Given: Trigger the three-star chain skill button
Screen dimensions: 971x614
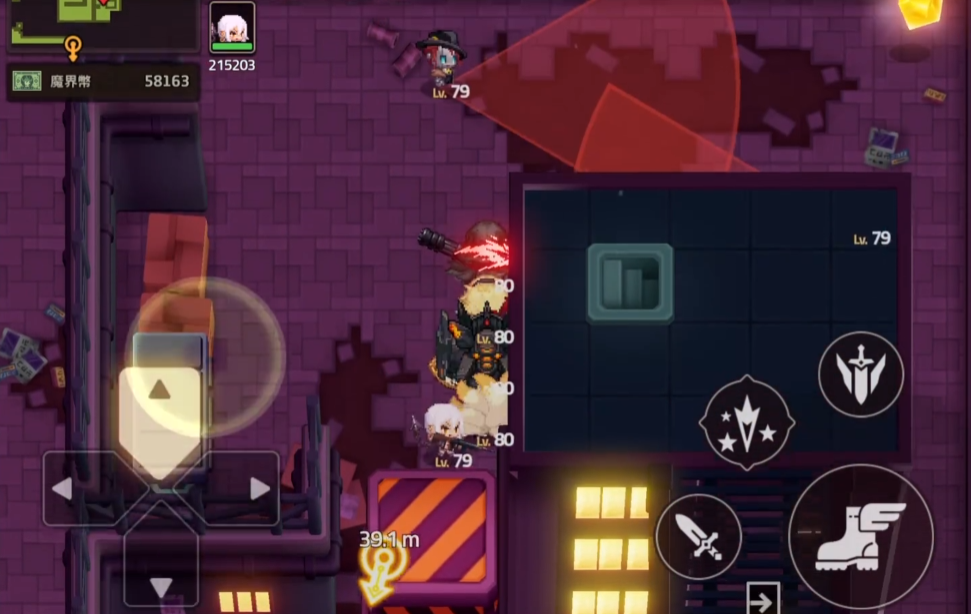Looking at the screenshot, I should tap(747, 423).
